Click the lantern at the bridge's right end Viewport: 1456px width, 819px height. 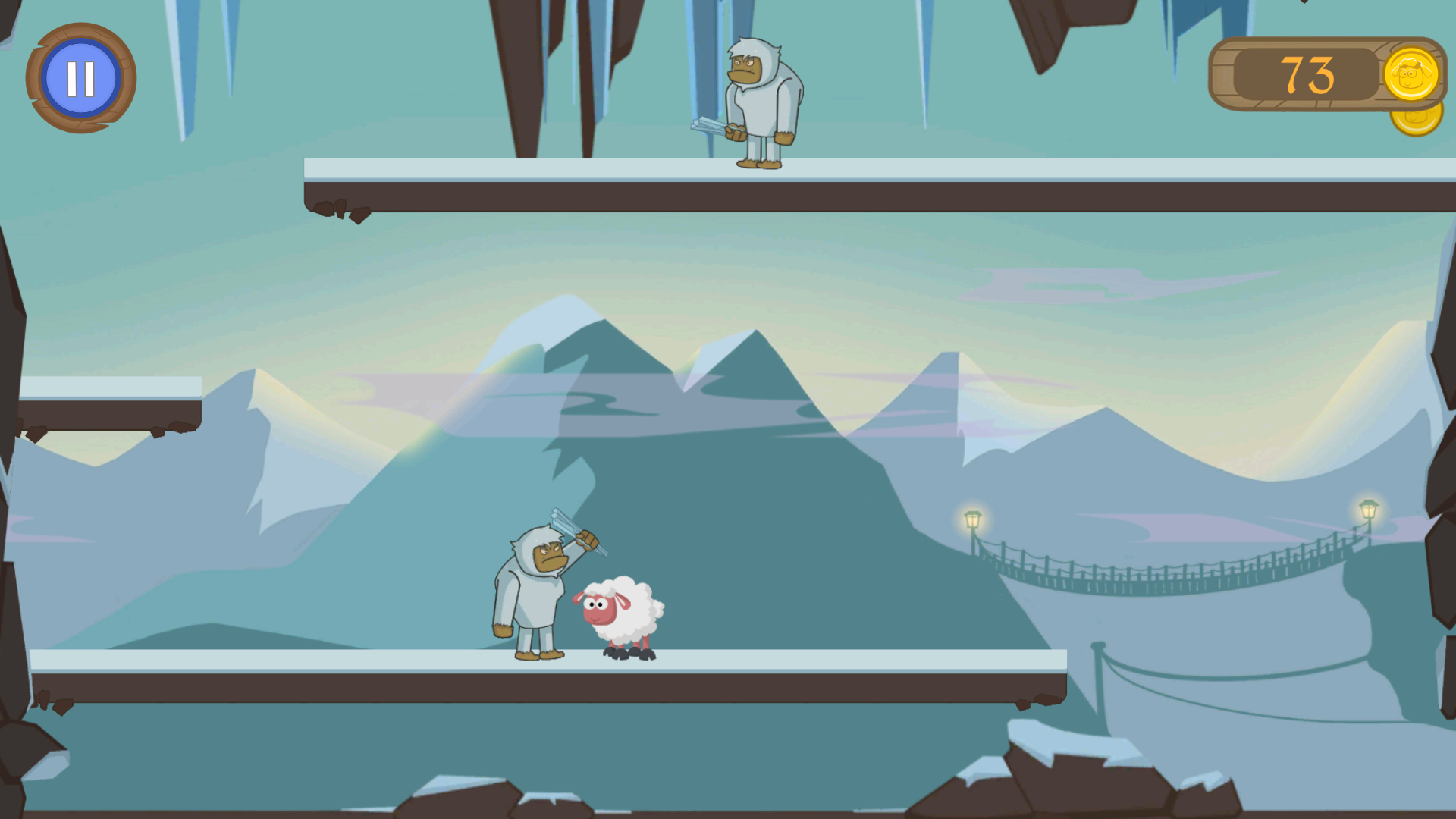point(1367,507)
